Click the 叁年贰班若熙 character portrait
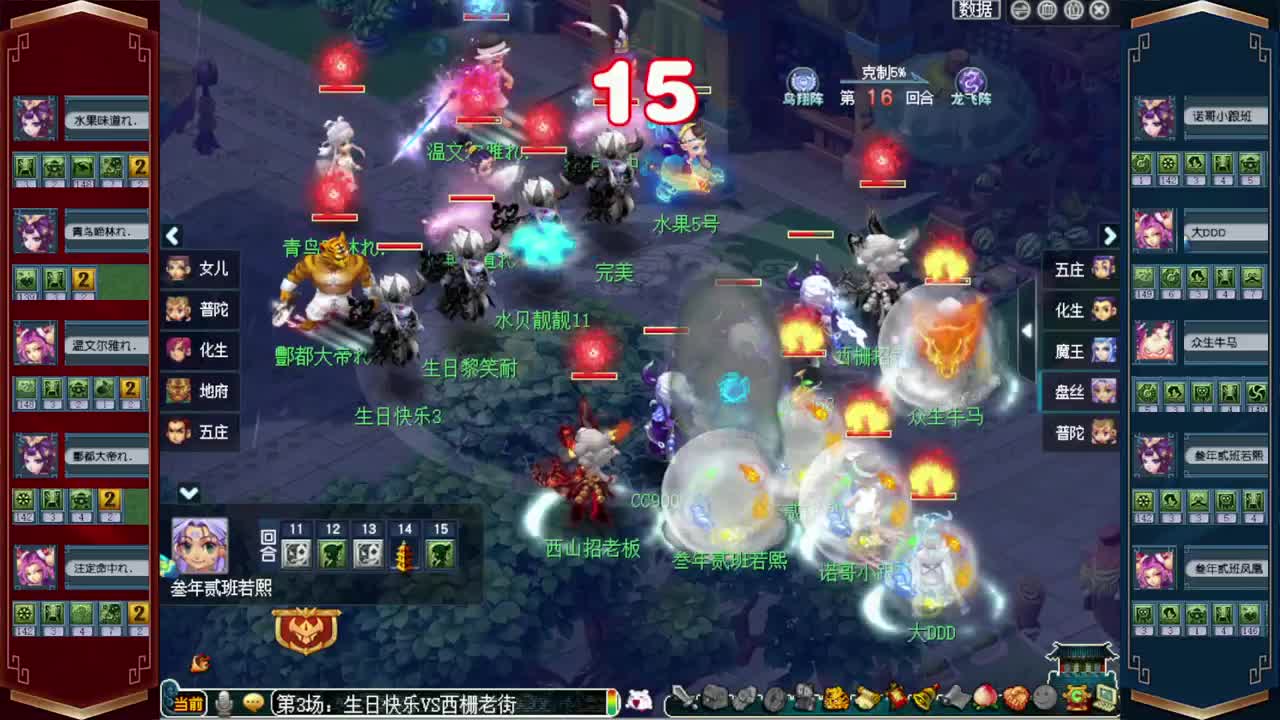The width and height of the screenshot is (1280, 720). [199, 542]
